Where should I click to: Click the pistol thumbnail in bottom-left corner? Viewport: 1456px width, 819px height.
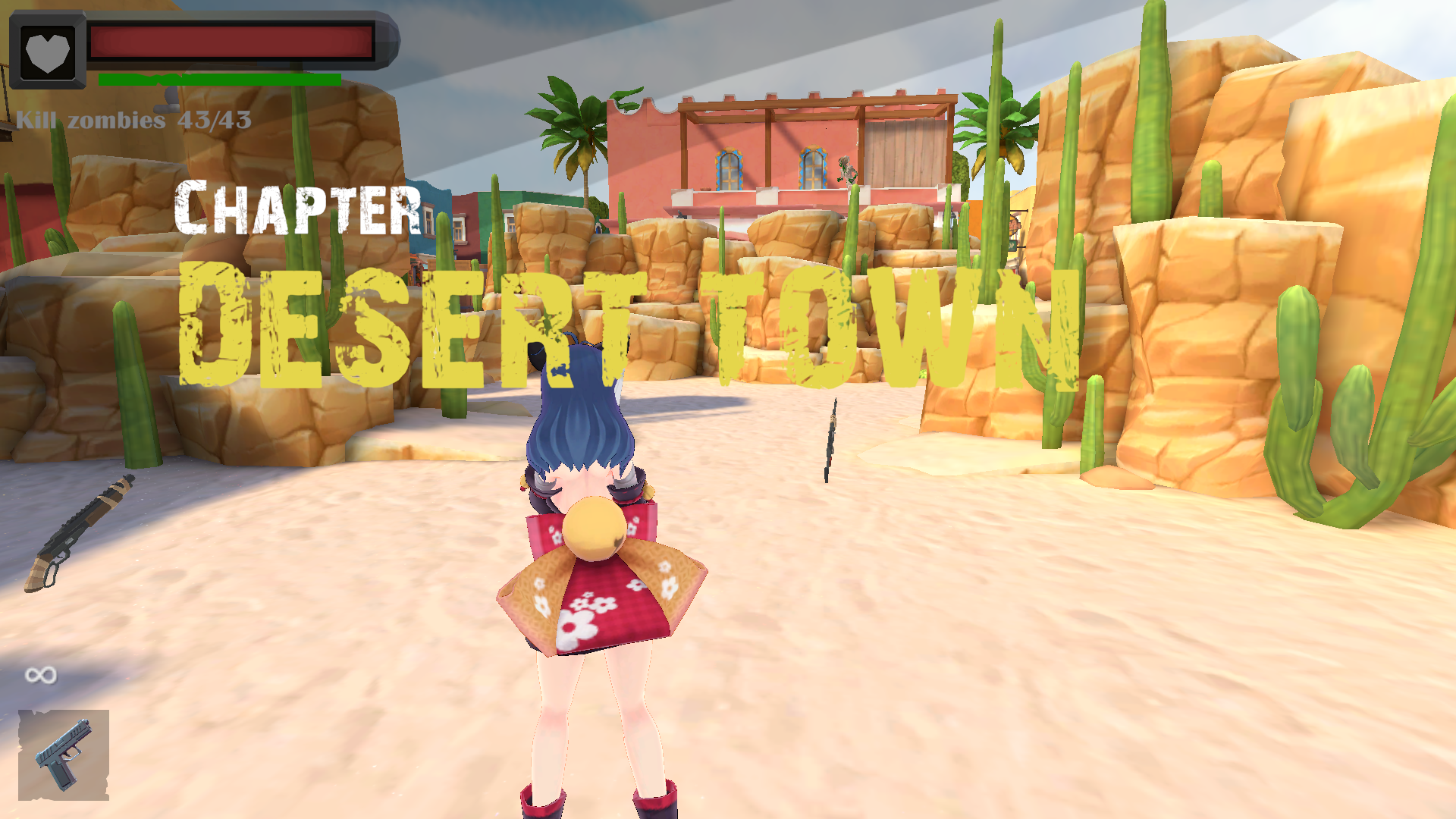[x=64, y=758]
